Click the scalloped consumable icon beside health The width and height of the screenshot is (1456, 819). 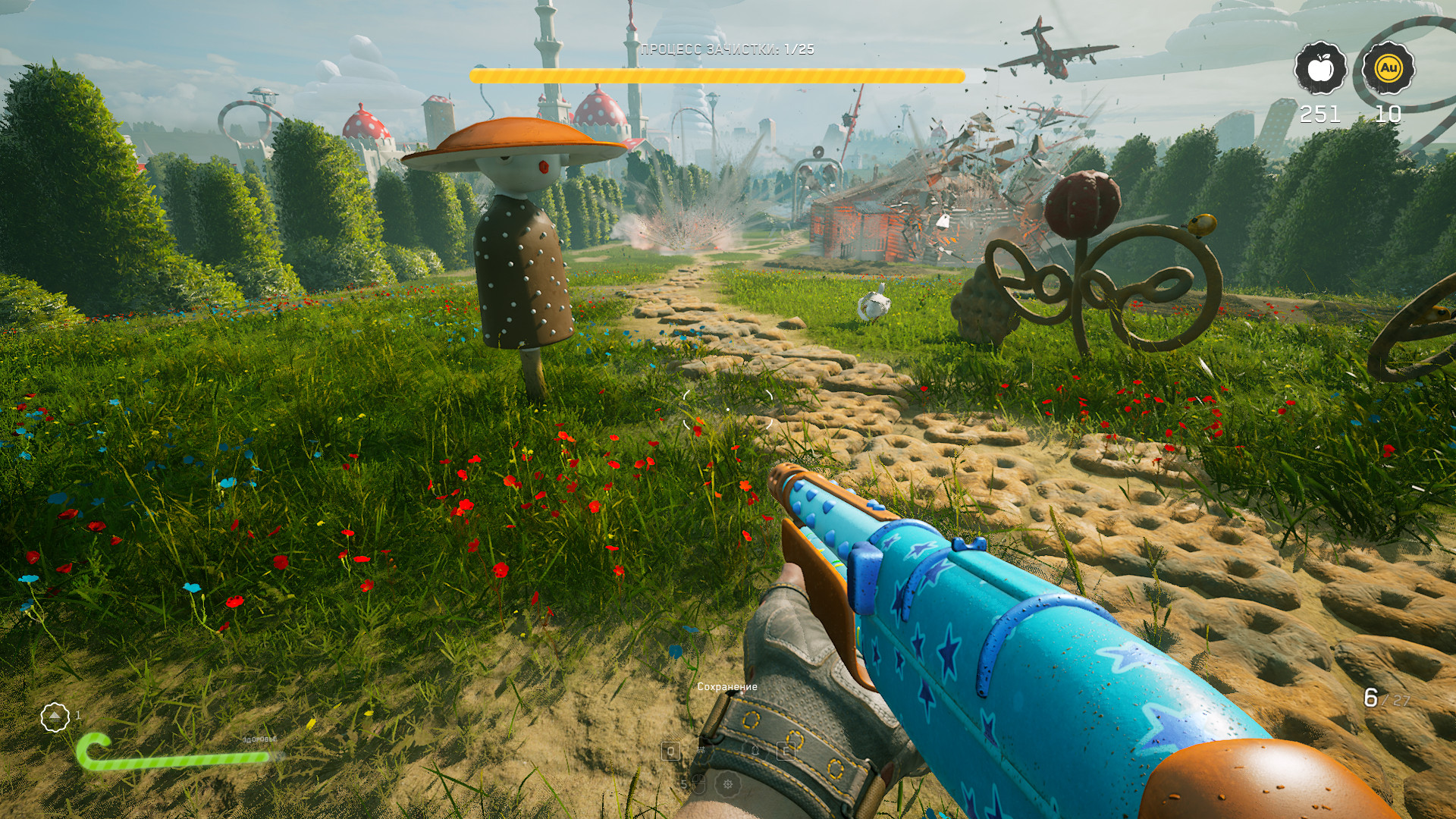click(x=55, y=717)
